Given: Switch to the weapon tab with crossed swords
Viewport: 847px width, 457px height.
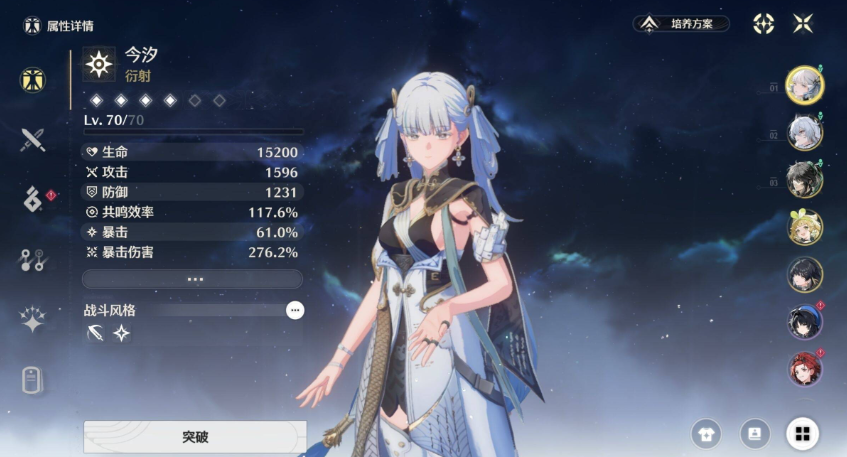Looking at the screenshot, I should coord(33,140).
